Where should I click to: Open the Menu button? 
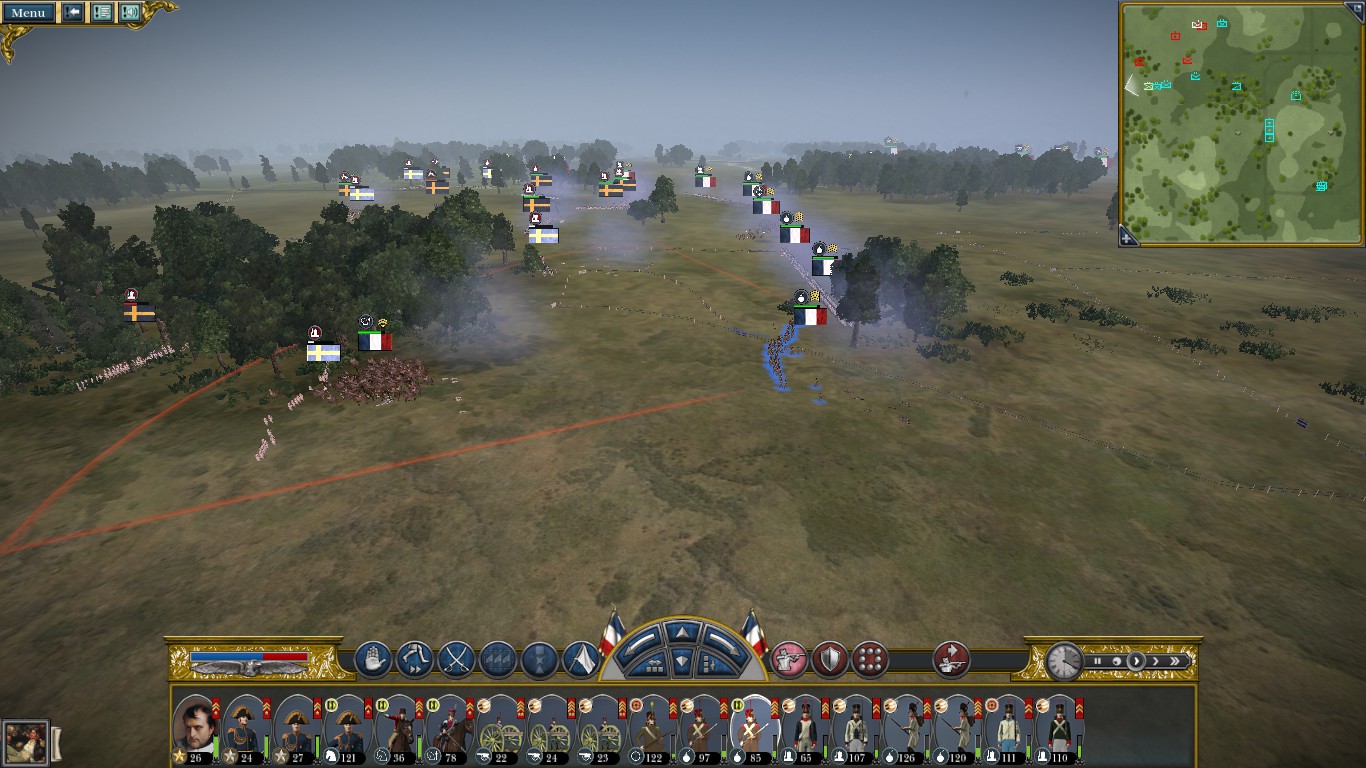coord(28,13)
